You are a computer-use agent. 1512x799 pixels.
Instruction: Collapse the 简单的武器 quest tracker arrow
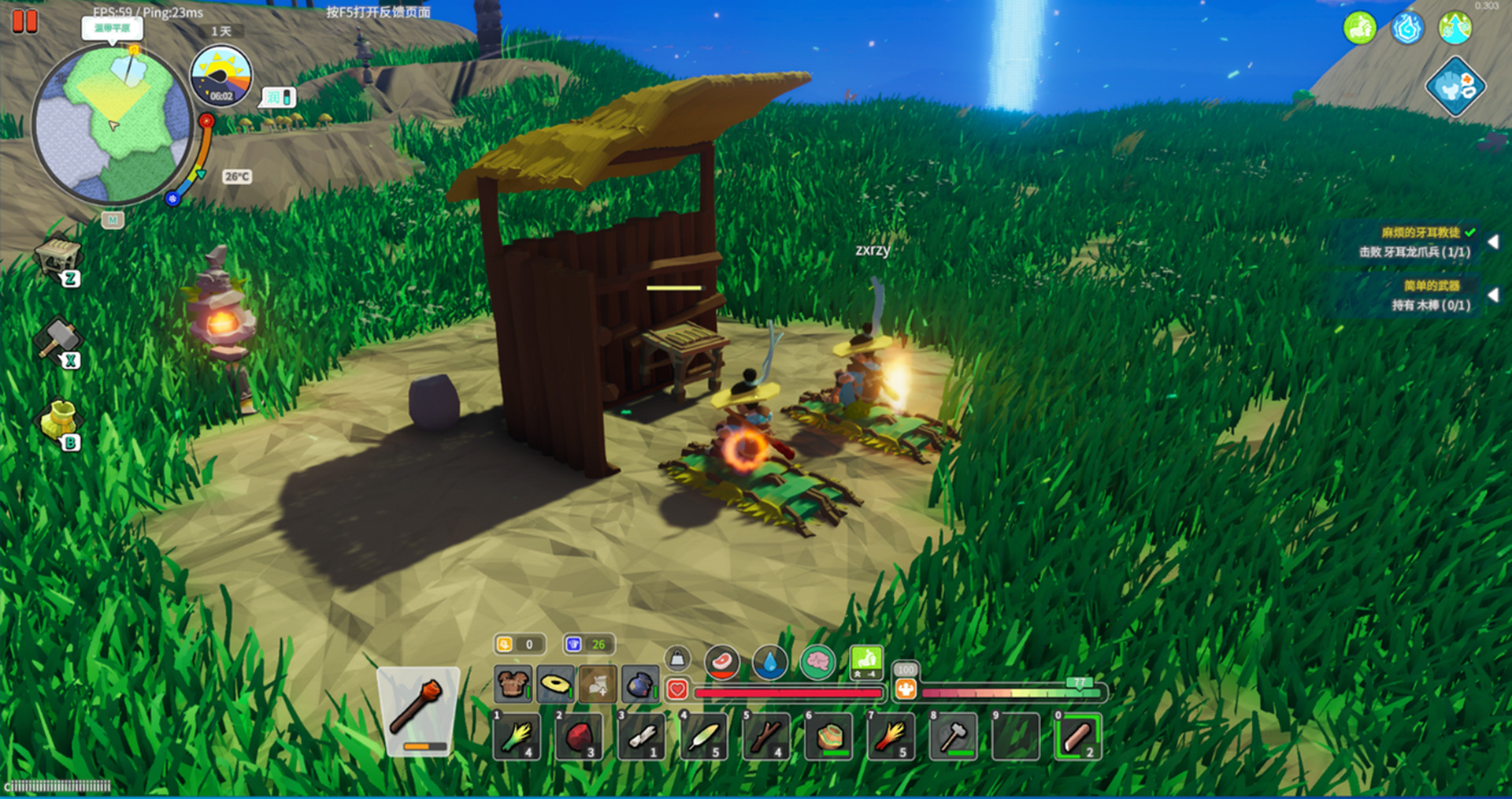click(1492, 295)
